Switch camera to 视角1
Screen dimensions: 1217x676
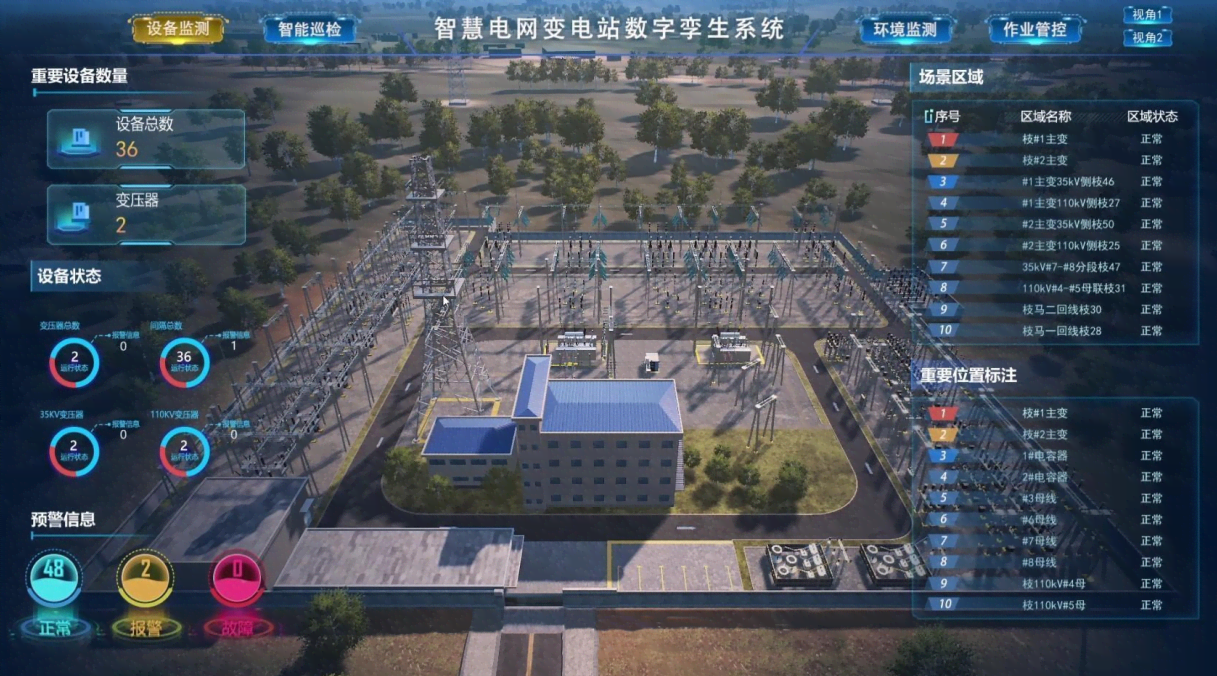coord(1146,15)
